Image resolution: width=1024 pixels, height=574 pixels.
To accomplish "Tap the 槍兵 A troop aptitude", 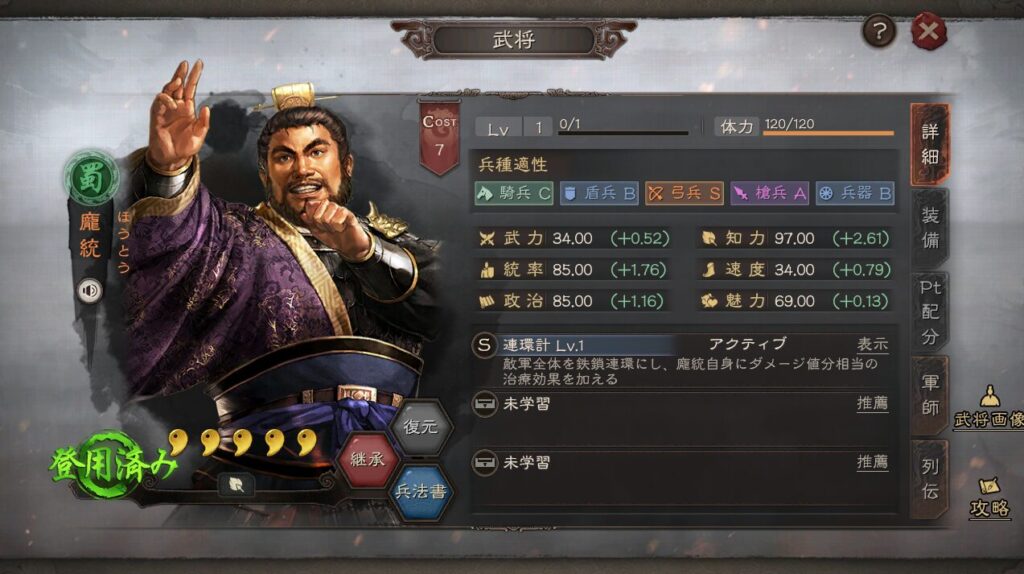I will pos(769,193).
